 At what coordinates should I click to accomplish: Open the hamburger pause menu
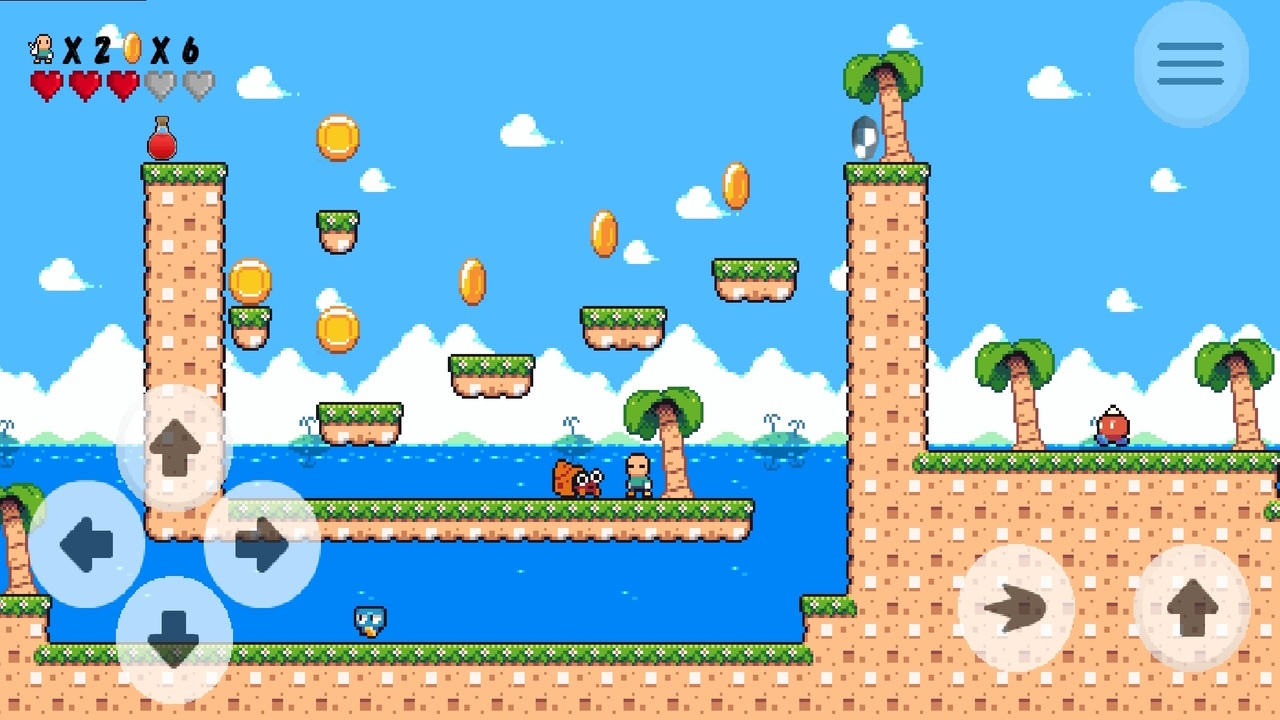click(1190, 63)
